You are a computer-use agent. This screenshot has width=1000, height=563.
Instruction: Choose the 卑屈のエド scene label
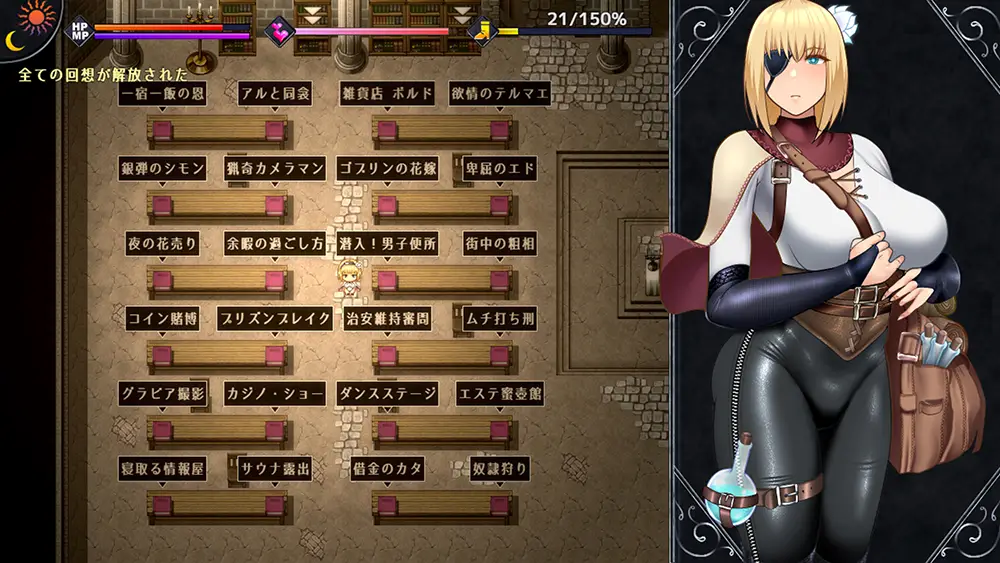click(x=500, y=168)
